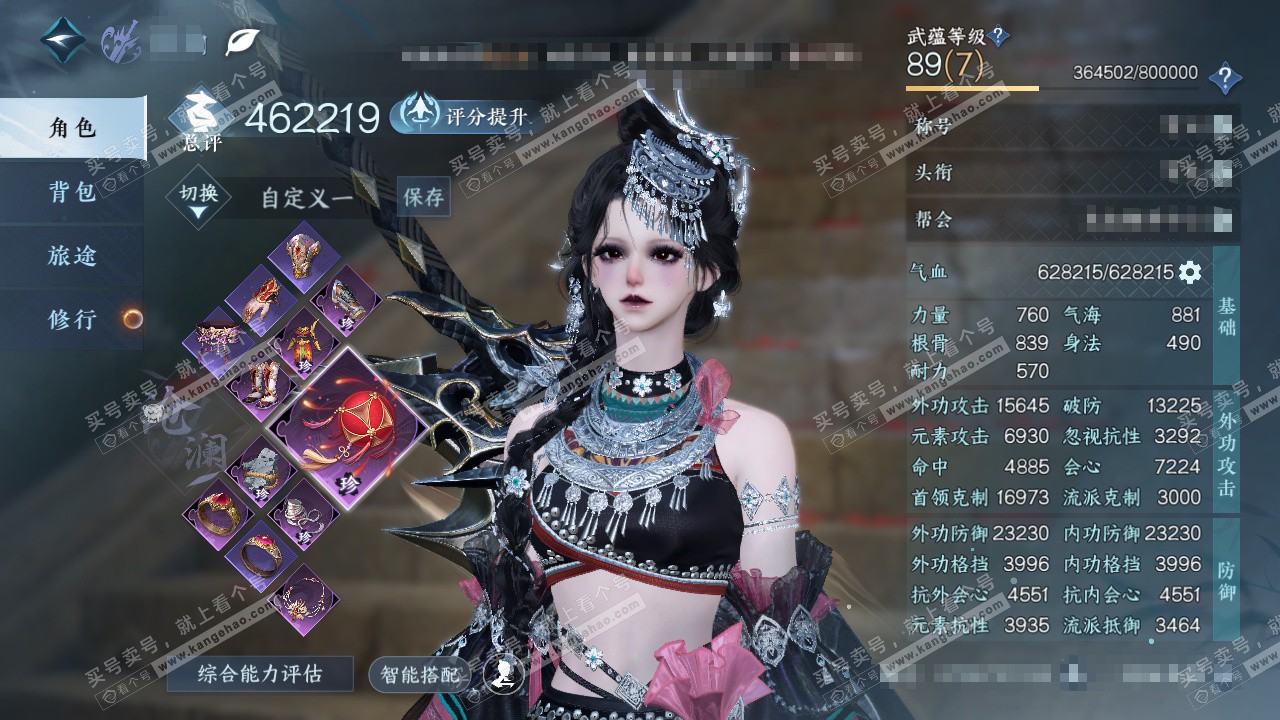1280x720 pixels.
Task: Select the necklace equipment slot
Action: (303, 599)
